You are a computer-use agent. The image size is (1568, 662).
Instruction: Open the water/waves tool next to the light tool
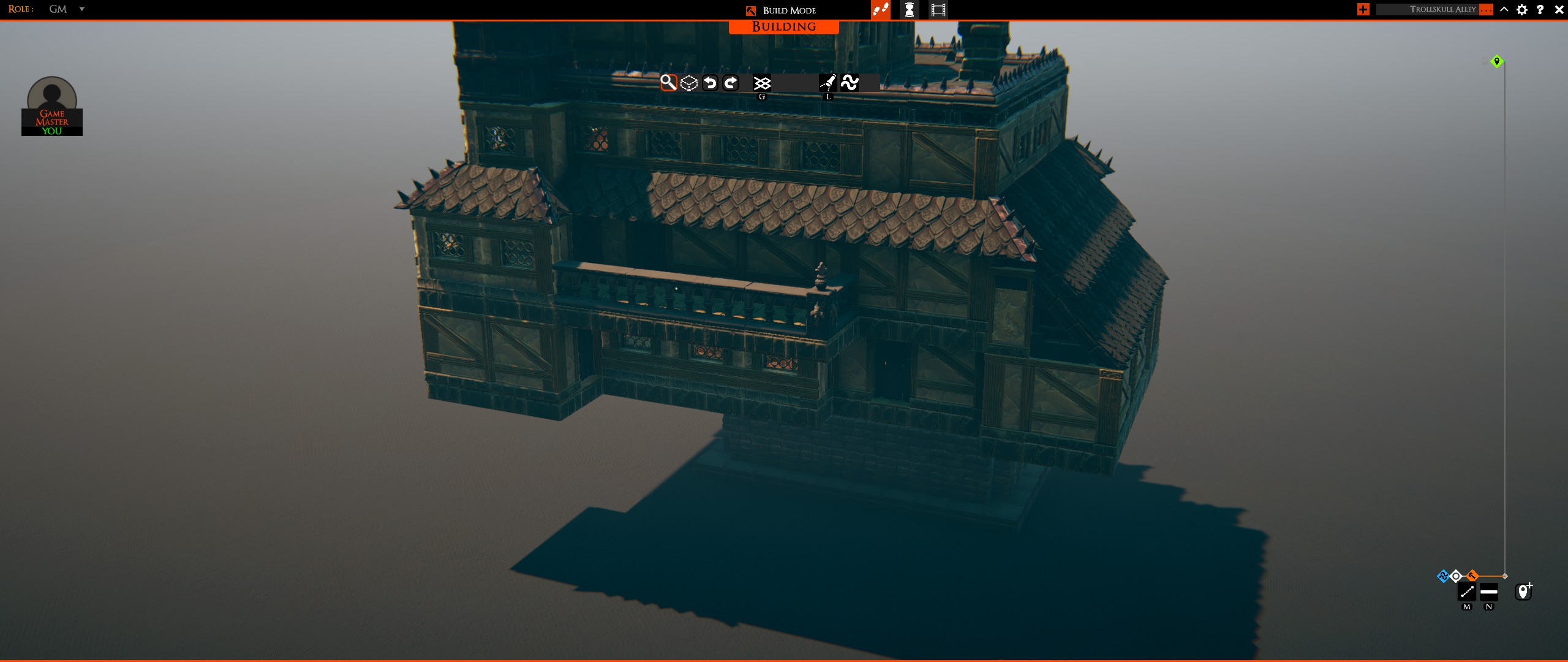point(850,82)
